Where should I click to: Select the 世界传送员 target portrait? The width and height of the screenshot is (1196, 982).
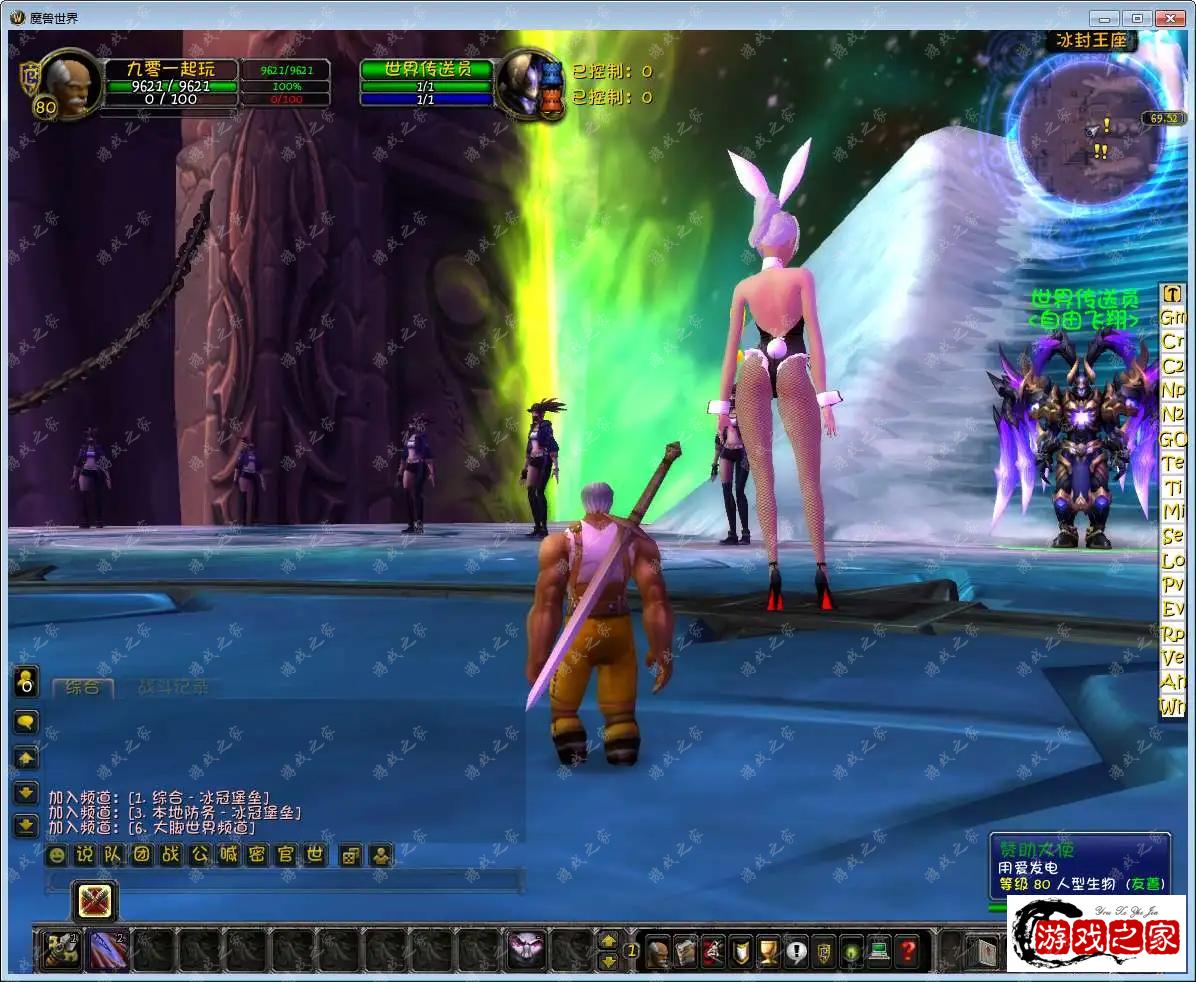click(528, 83)
